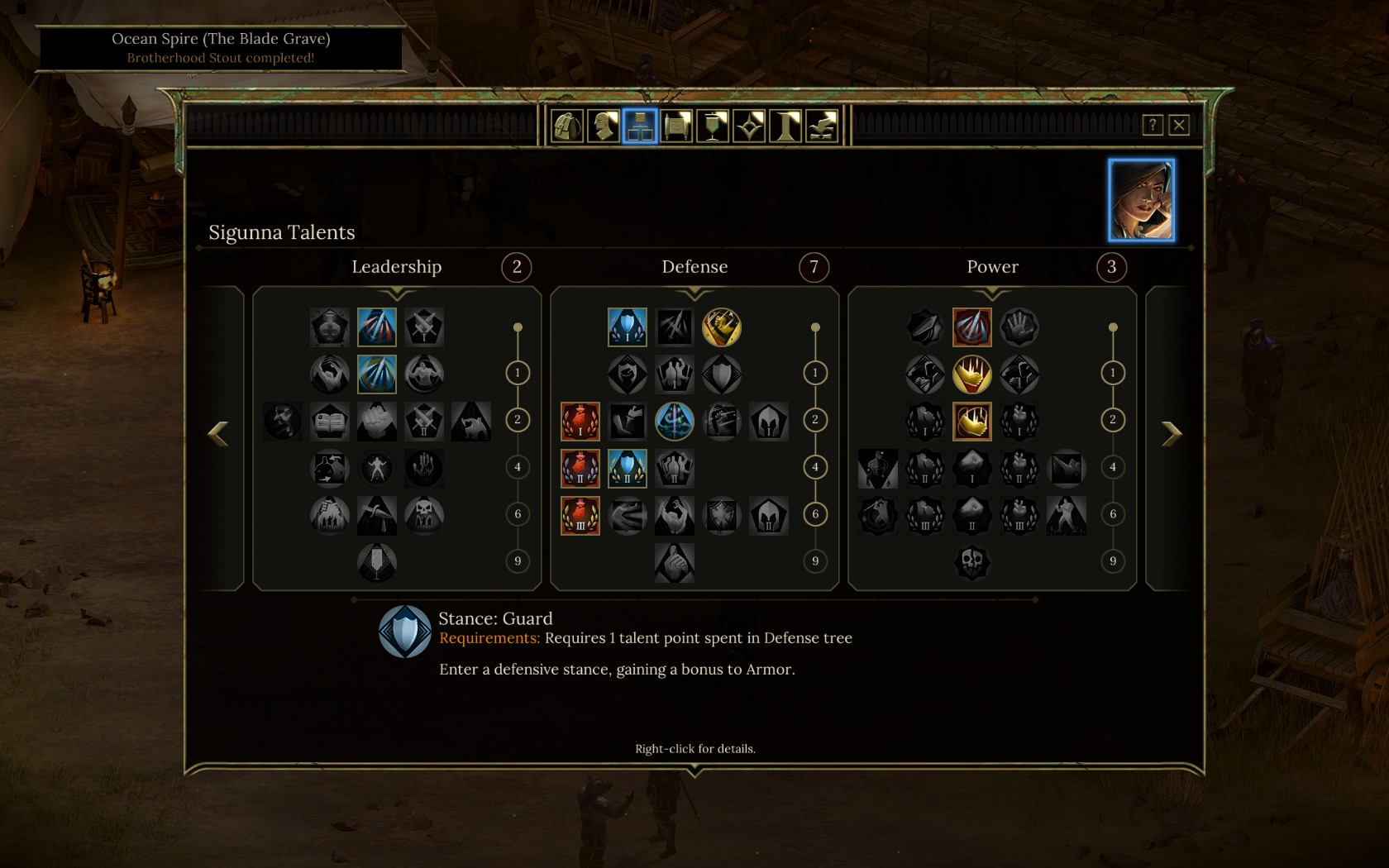The height and width of the screenshot is (868, 1389).
Task: Select the skull with figures Leadership talent
Action: (x=424, y=515)
